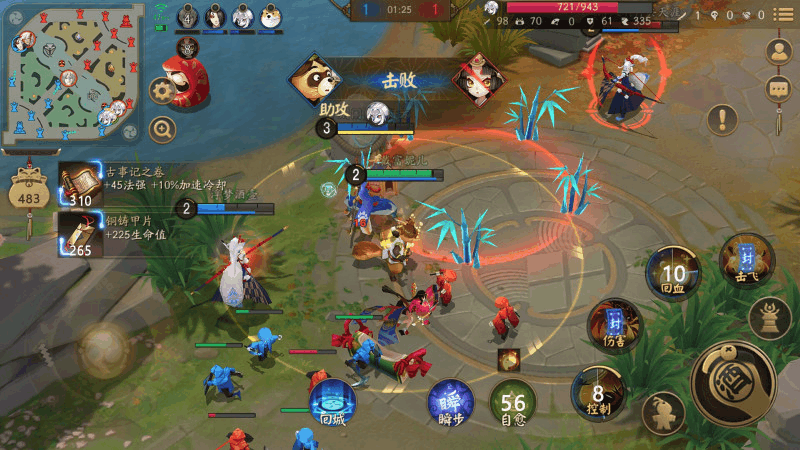Send the exclamation mark alert signal

(x=721, y=120)
